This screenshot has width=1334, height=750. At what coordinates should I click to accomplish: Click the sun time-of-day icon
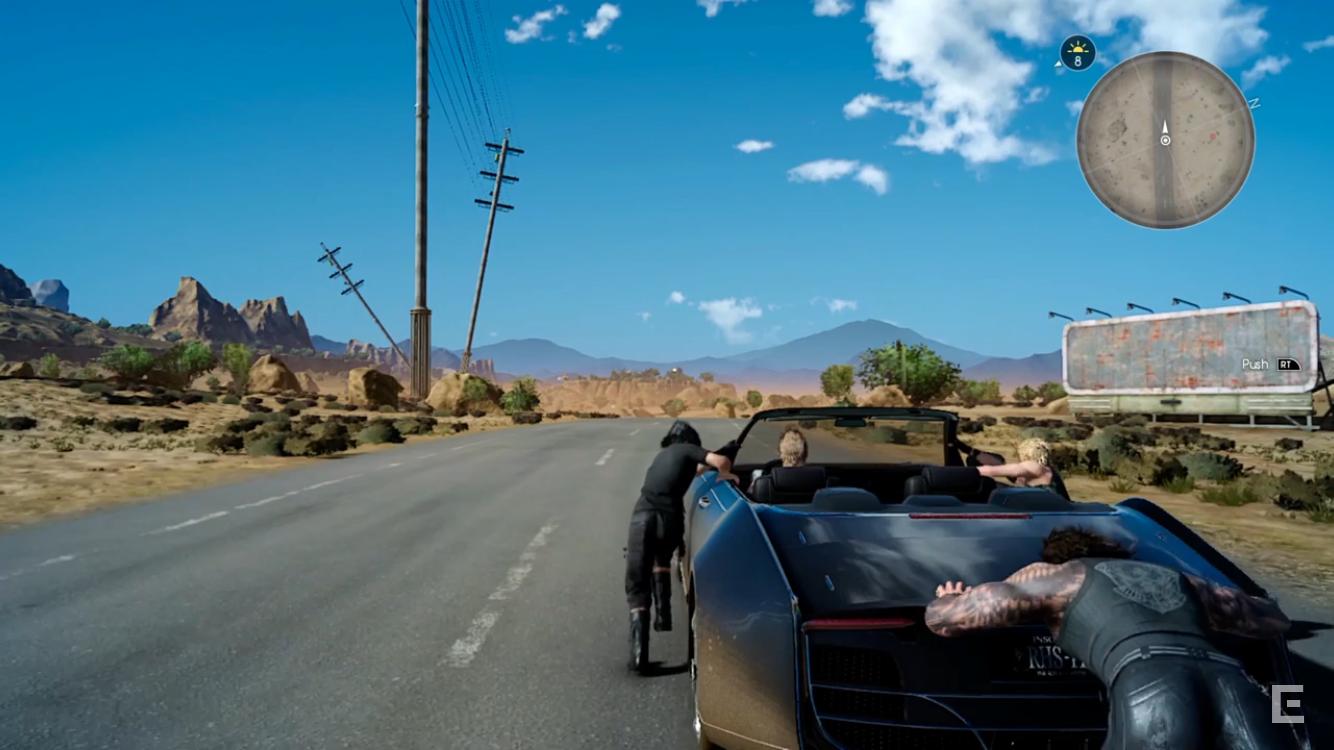(x=1077, y=52)
